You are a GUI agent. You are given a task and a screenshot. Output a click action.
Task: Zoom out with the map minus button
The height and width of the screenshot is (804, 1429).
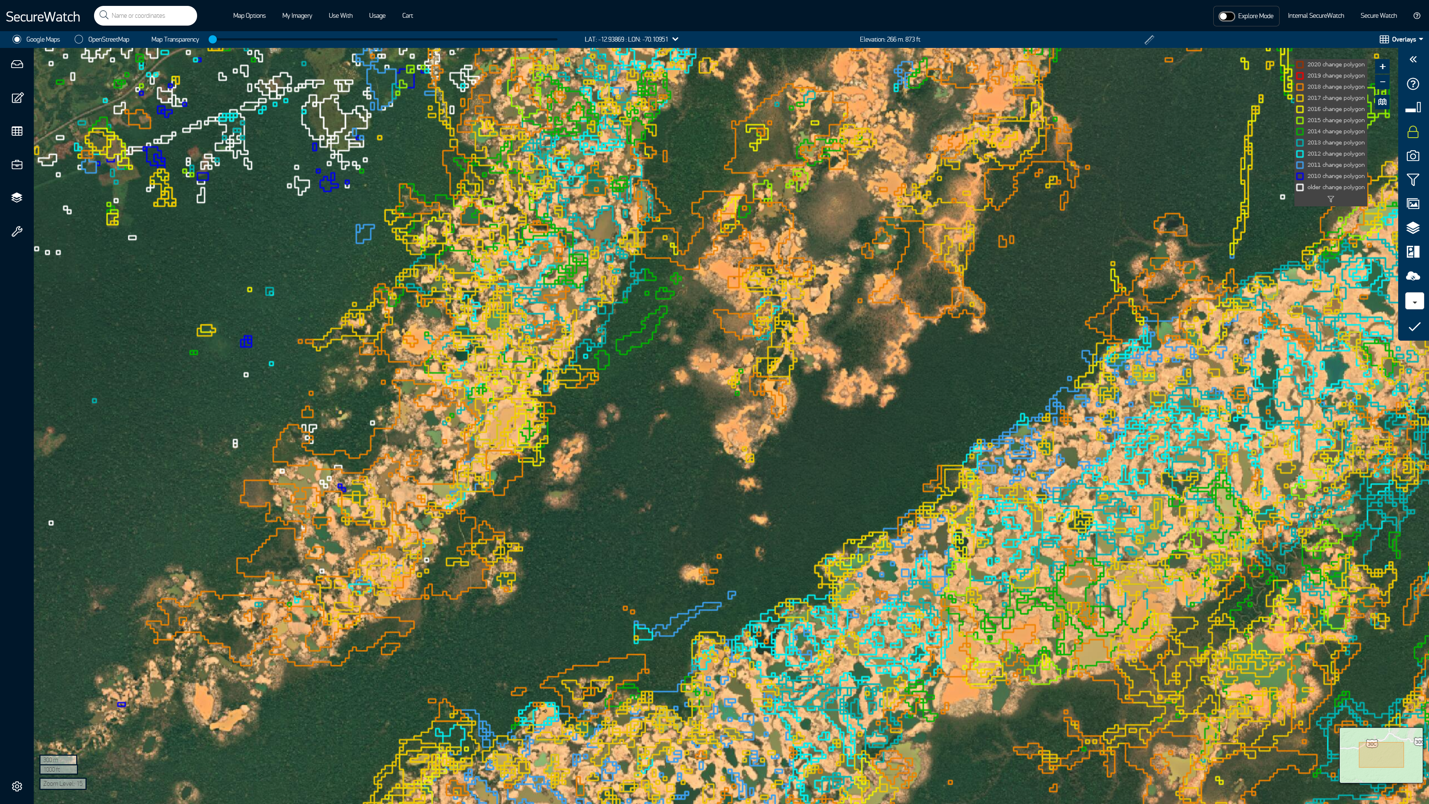click(1383, 83)
